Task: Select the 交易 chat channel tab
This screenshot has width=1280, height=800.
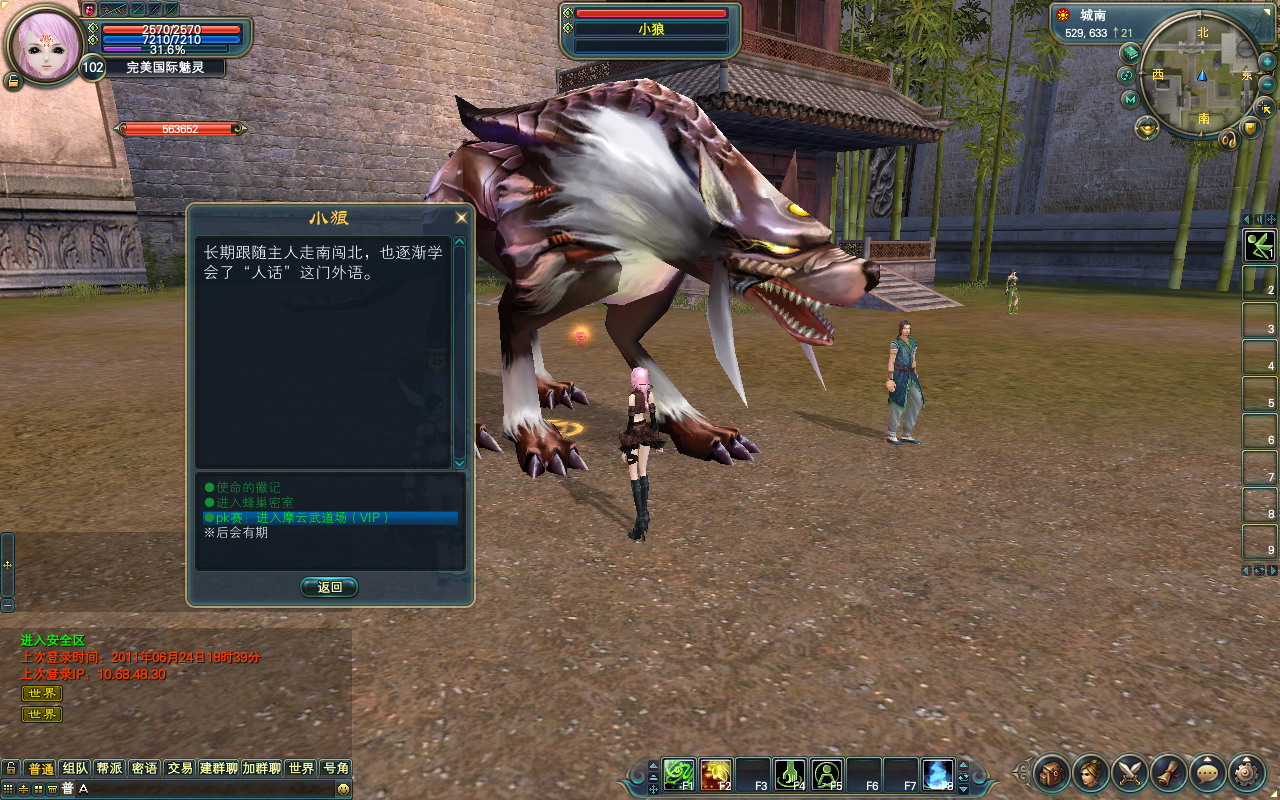Action: pyautogui.click(x=179, y=768)
